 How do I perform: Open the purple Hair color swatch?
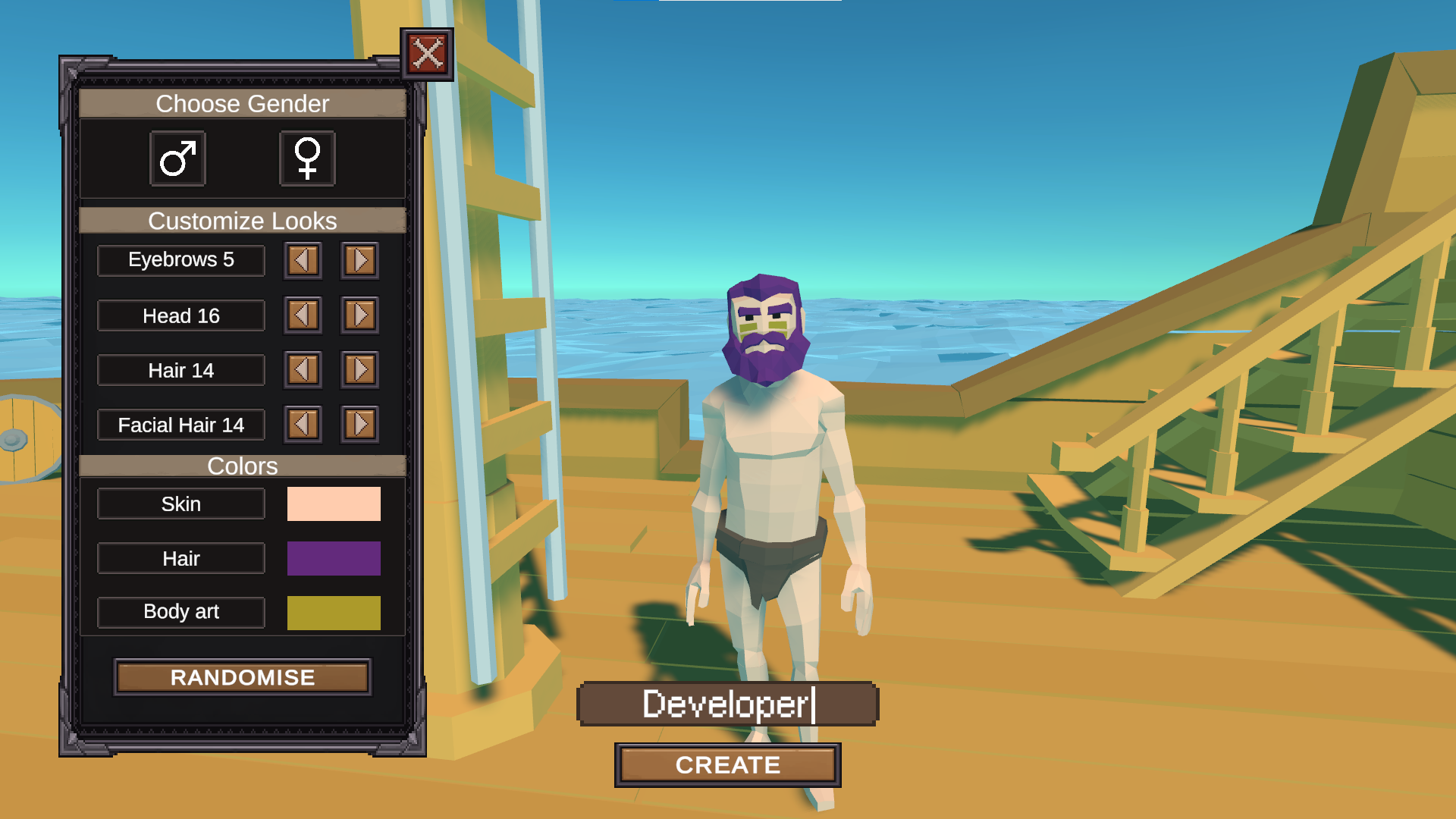tap(334, 558)
